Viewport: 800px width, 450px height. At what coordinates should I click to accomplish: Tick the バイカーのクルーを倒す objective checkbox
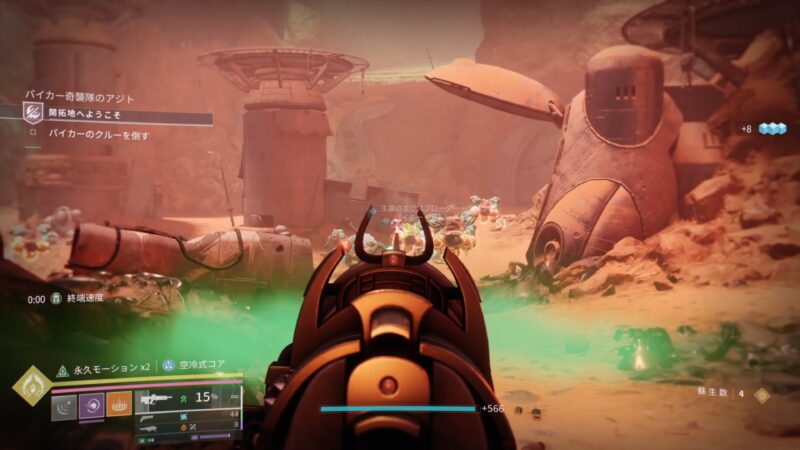click(32, 134)
